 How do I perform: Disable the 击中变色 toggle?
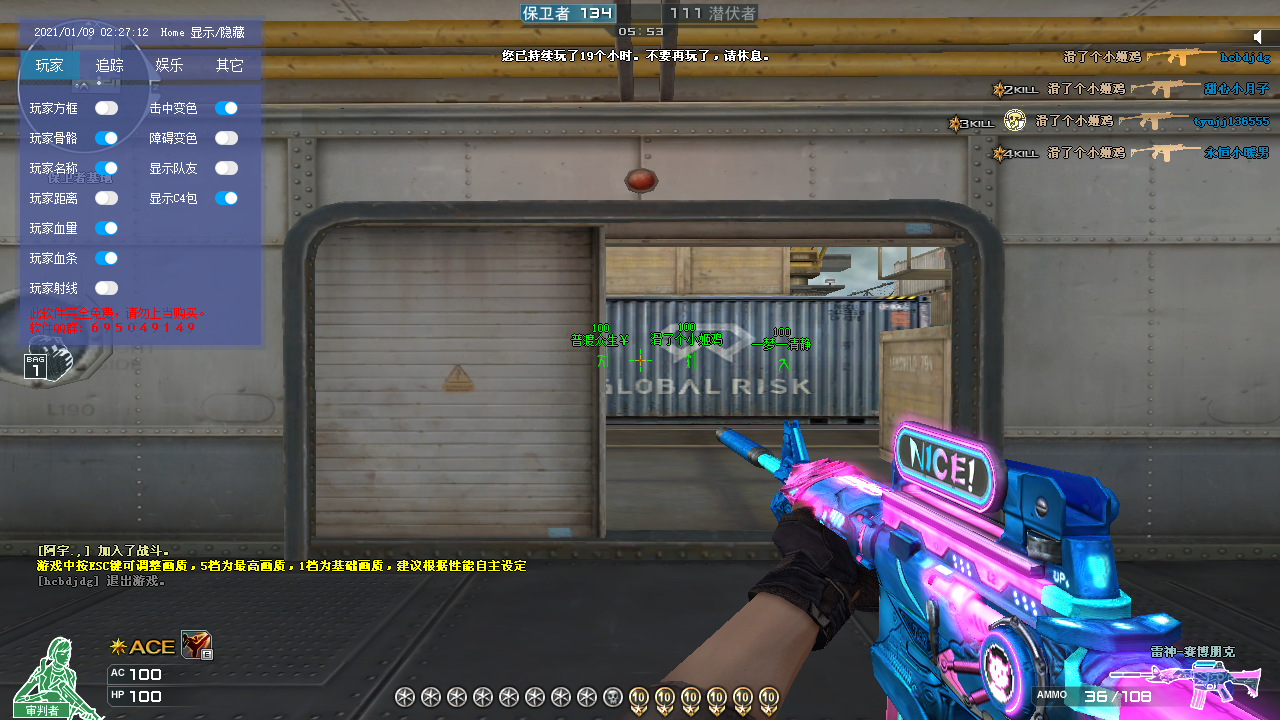226,108
